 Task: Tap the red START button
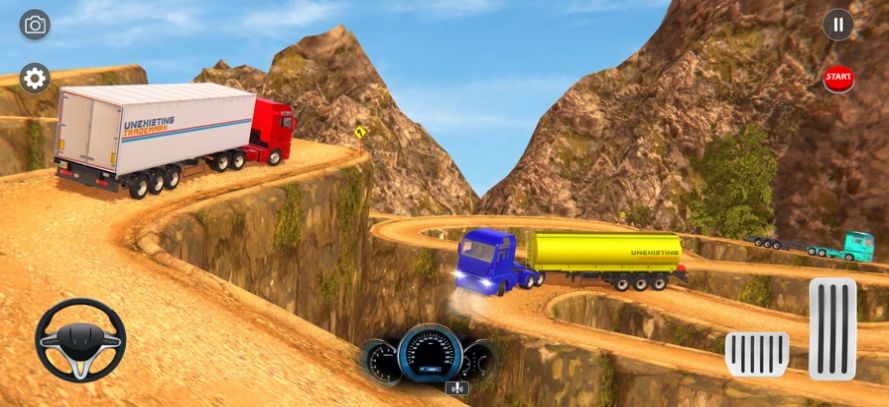[838, 77]
